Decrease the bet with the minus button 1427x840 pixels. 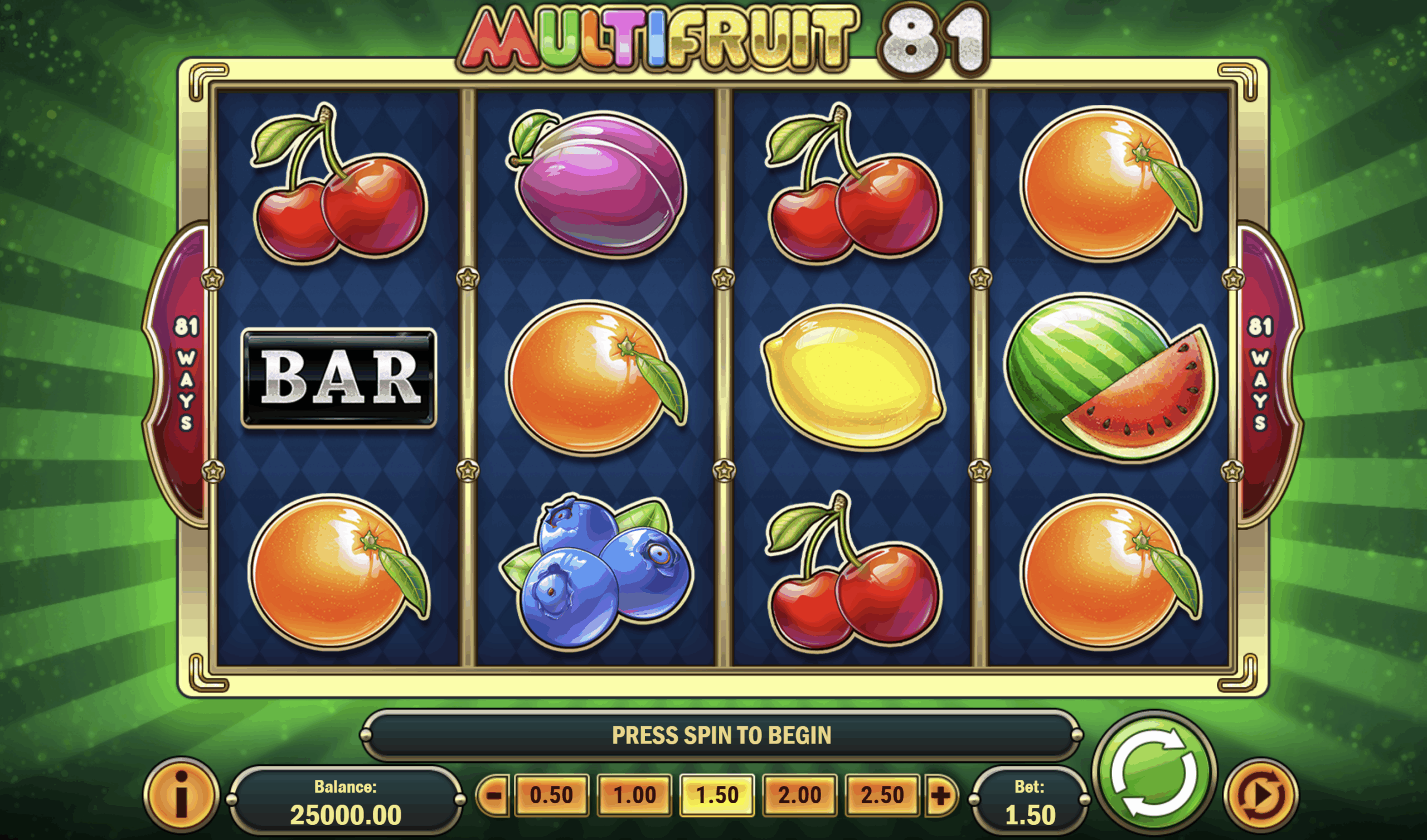click(x=494, y=796)
